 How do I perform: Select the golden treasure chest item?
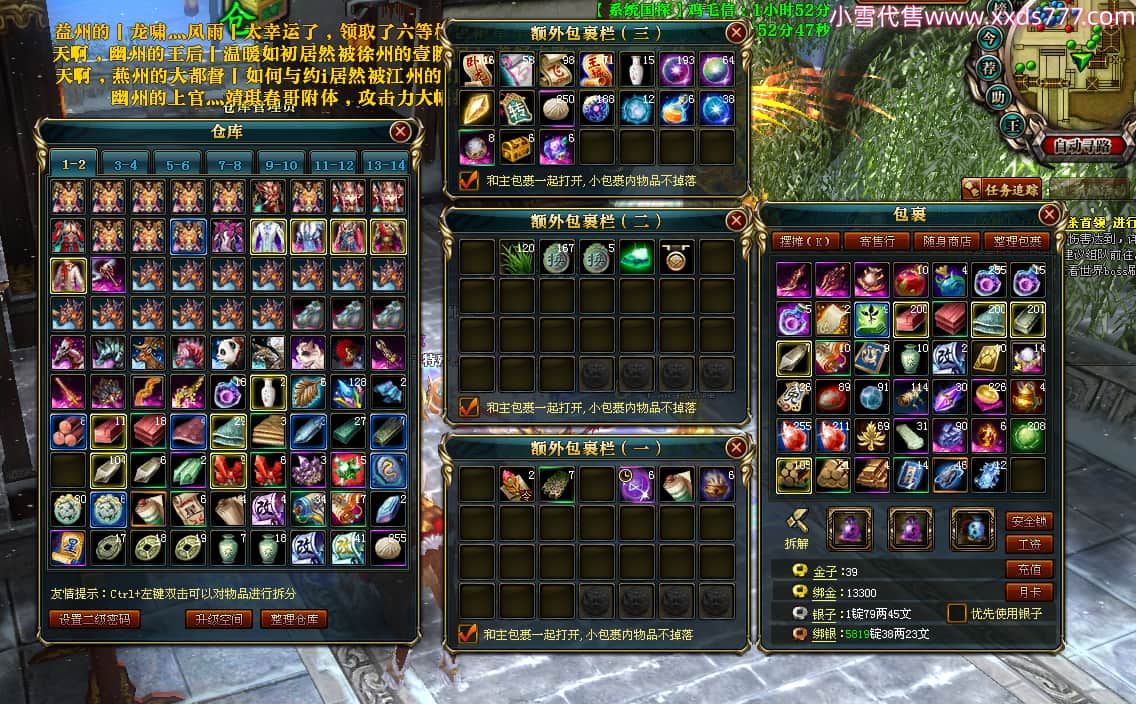517,148
